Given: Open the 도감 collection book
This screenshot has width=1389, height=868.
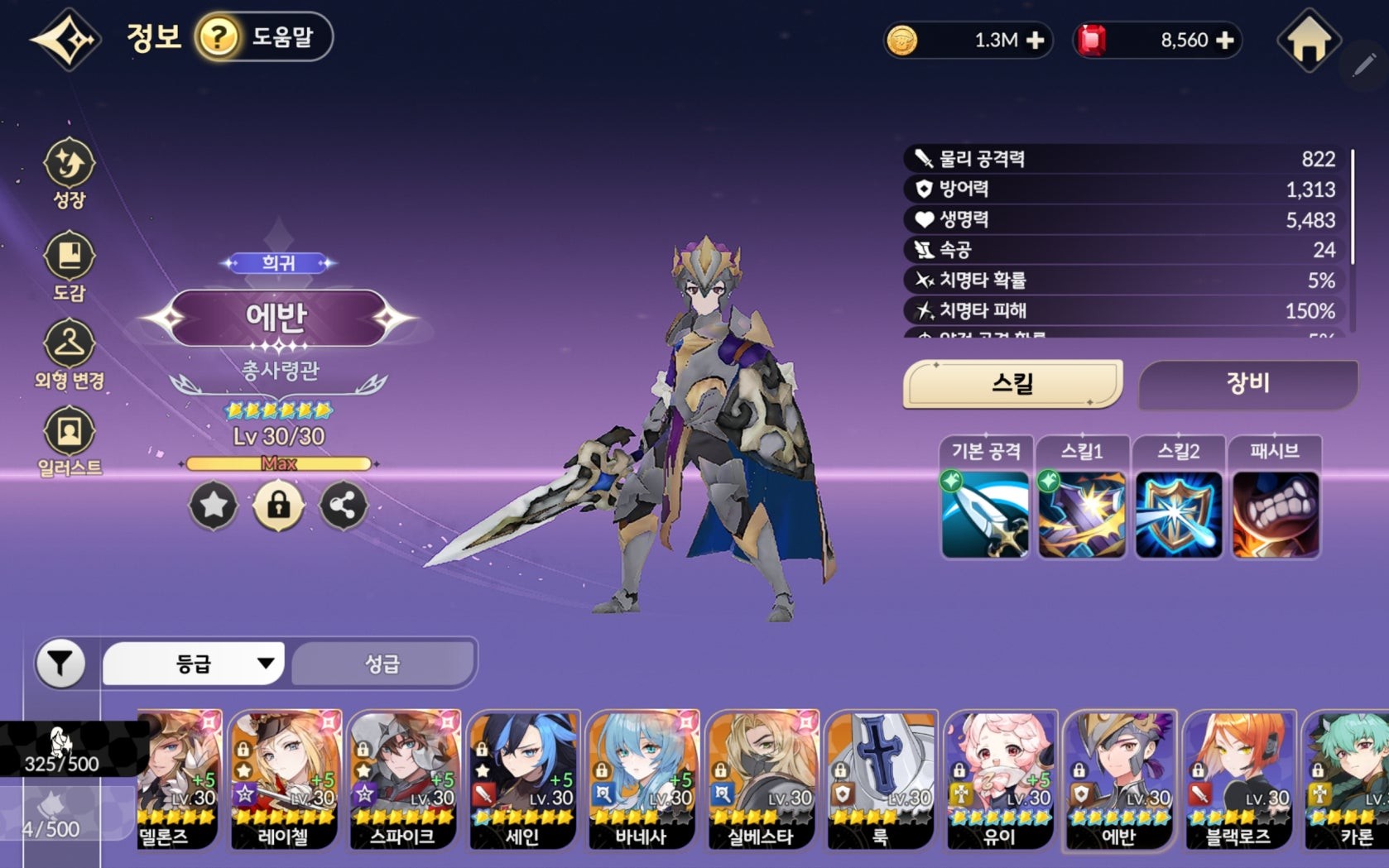Looking at the screenshot, I should (70, 266).
